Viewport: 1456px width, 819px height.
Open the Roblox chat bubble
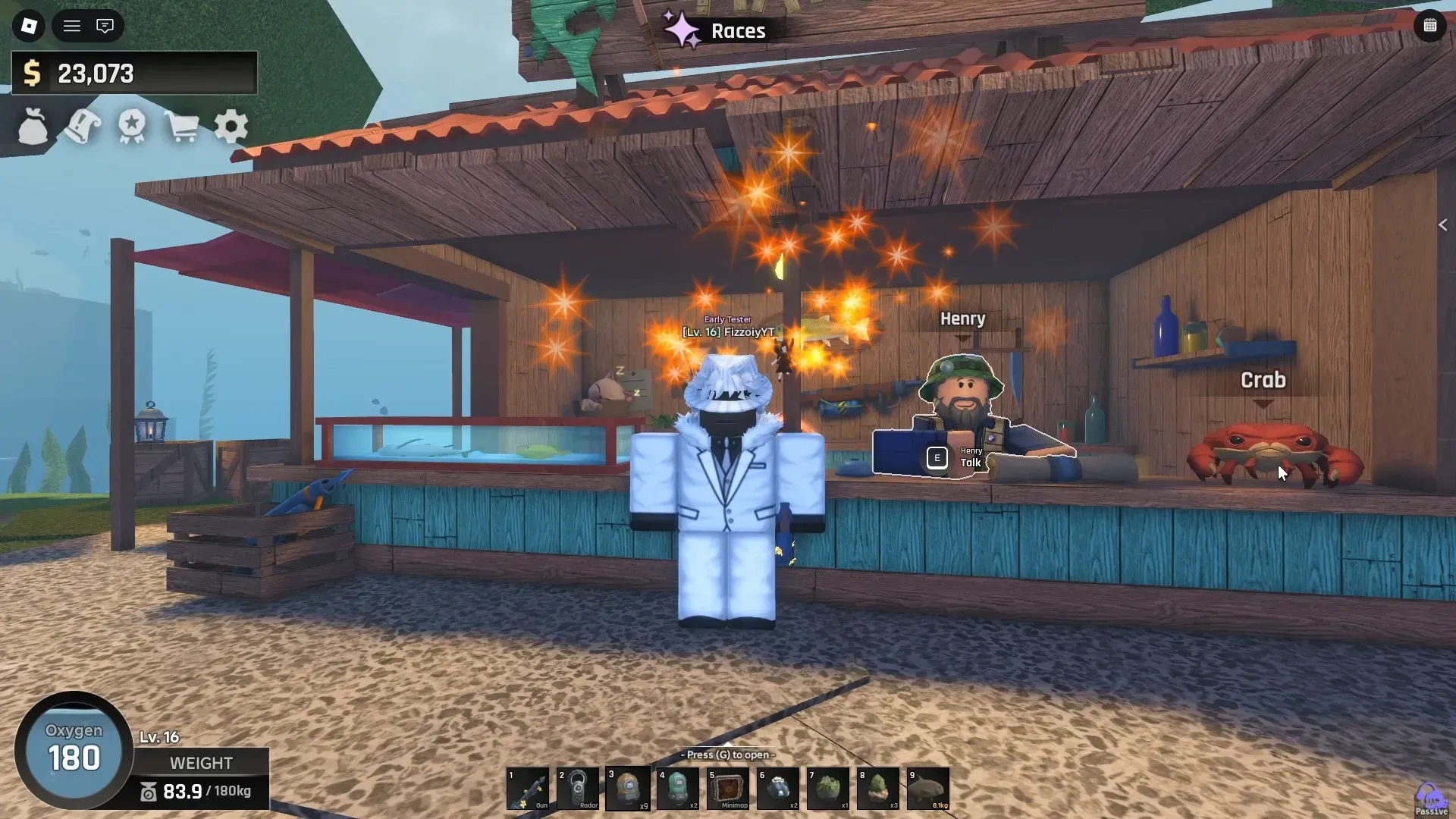105,25
